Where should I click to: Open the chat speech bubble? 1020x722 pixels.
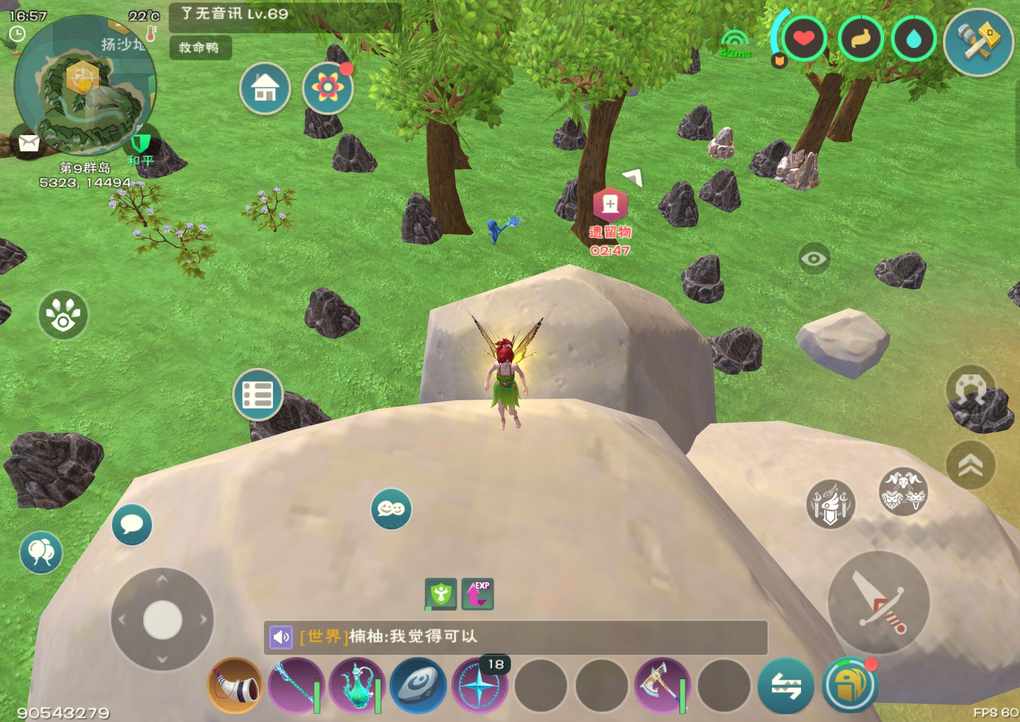pyautogui.click(x=132, y=524)
